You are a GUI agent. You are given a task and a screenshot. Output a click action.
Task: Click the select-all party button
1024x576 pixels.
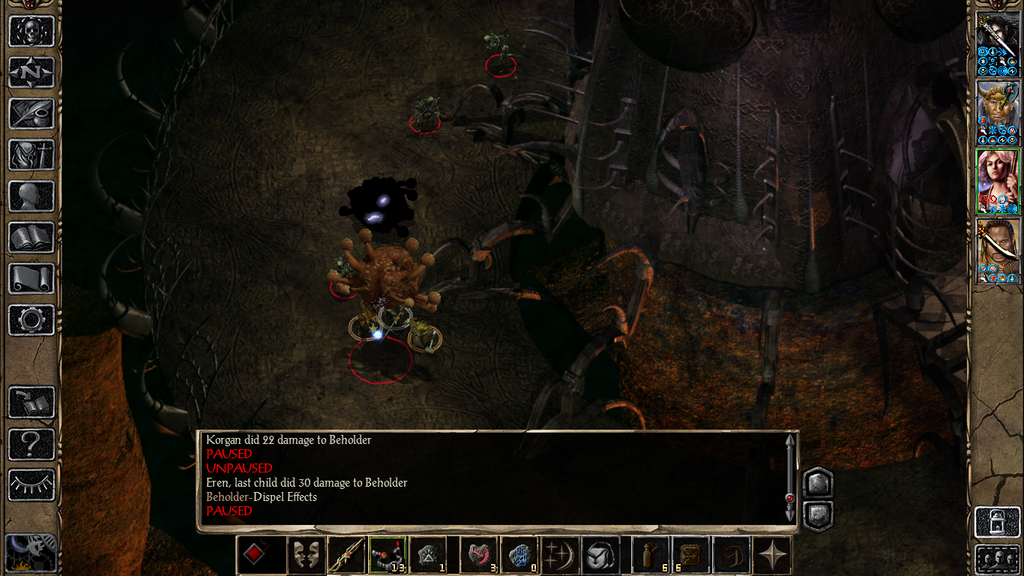tap(997, 557)
